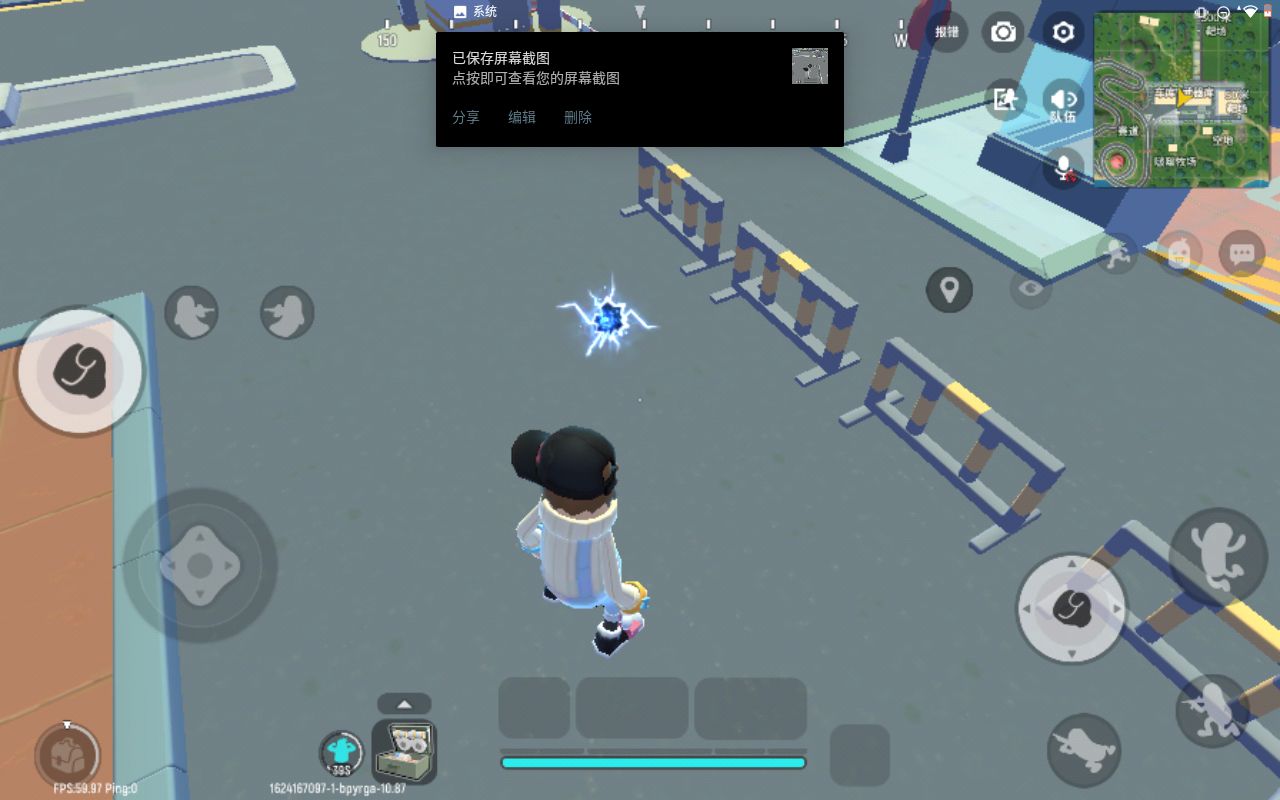This screenshot has height=800, width=1280.
Task: Tap 删除 to delete the saved screenshot
Action: [x=578, y=117]
